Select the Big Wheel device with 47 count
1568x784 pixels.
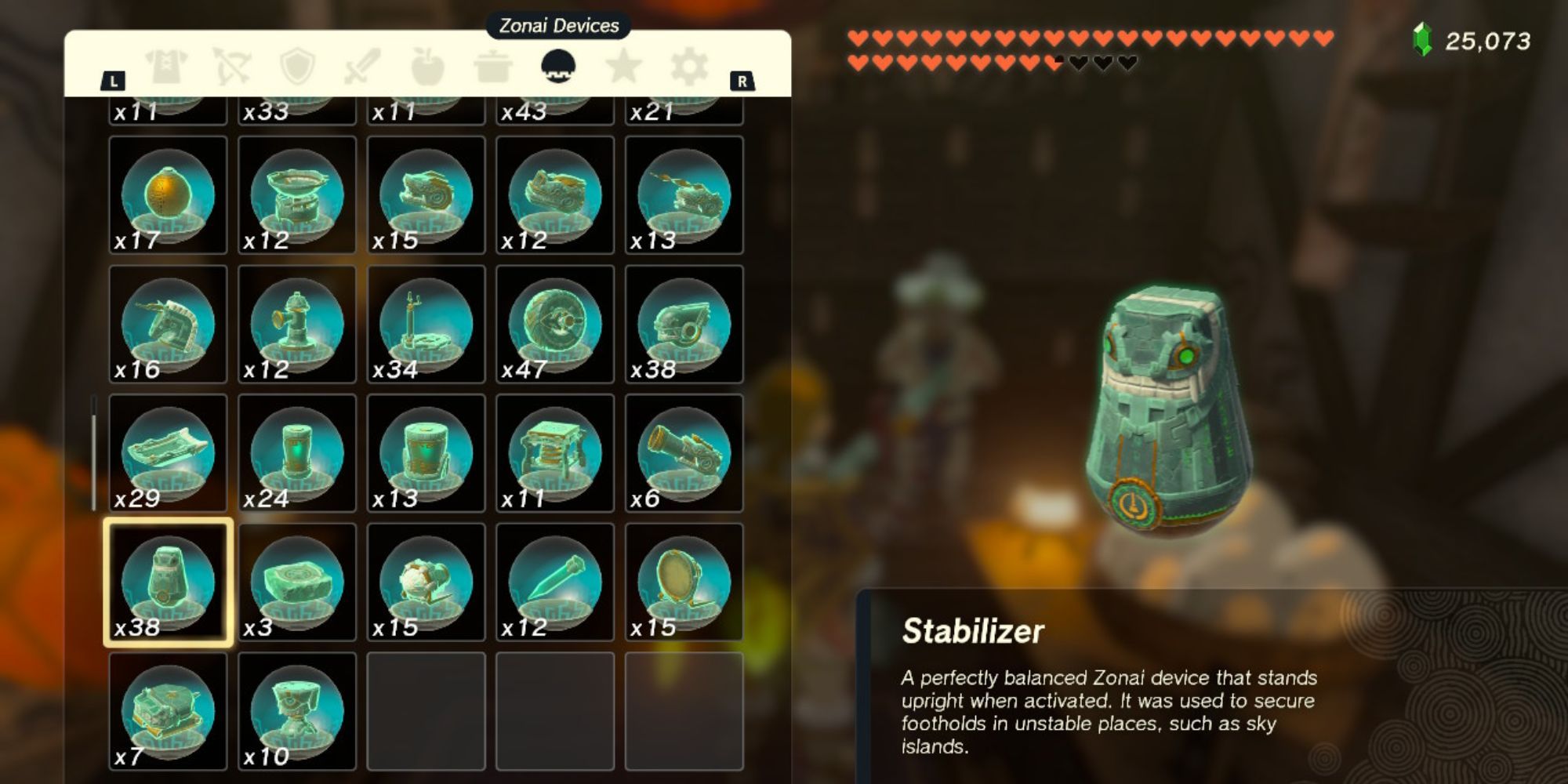[553, 325]
